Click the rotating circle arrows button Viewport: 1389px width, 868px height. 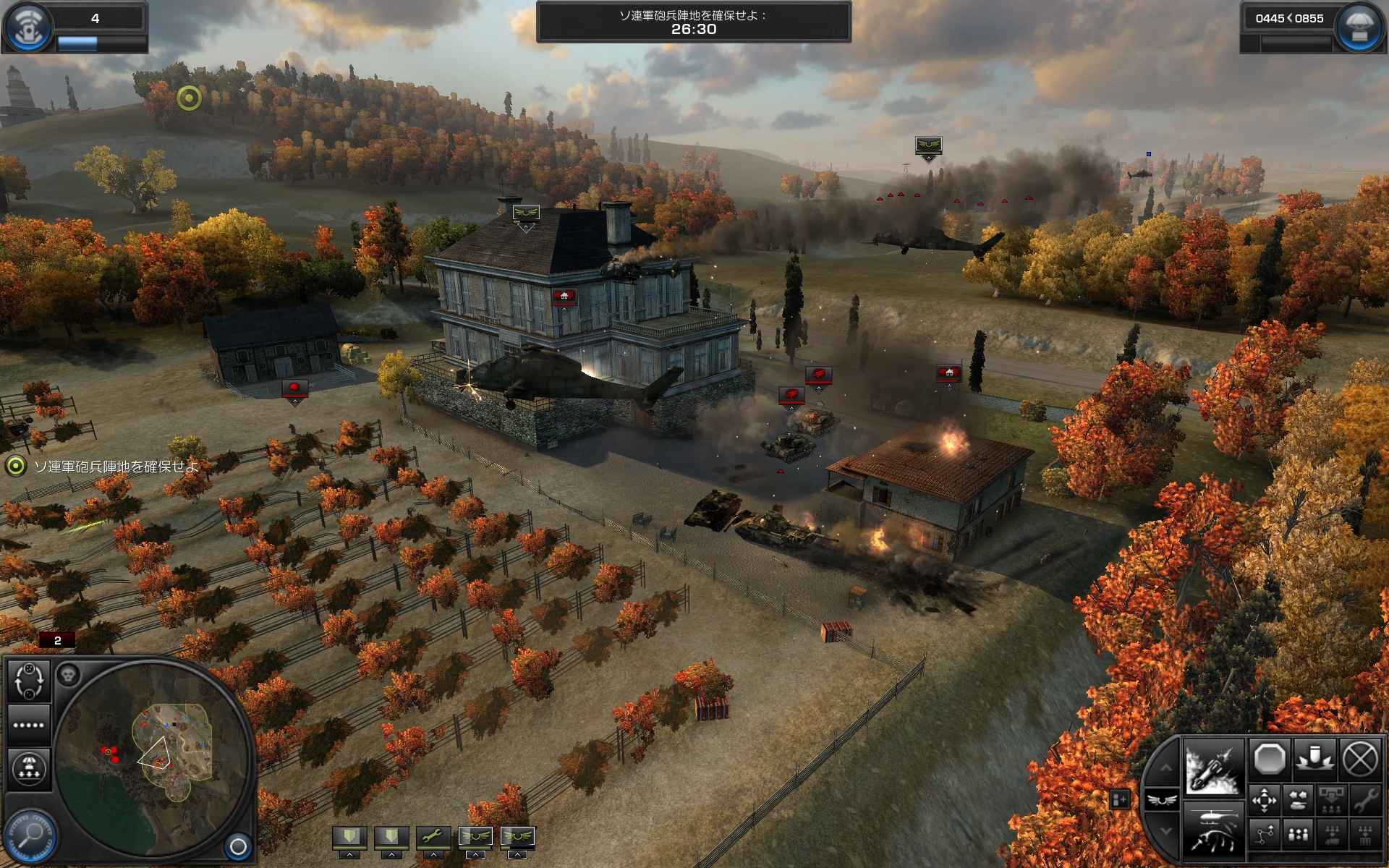[29, 681]
